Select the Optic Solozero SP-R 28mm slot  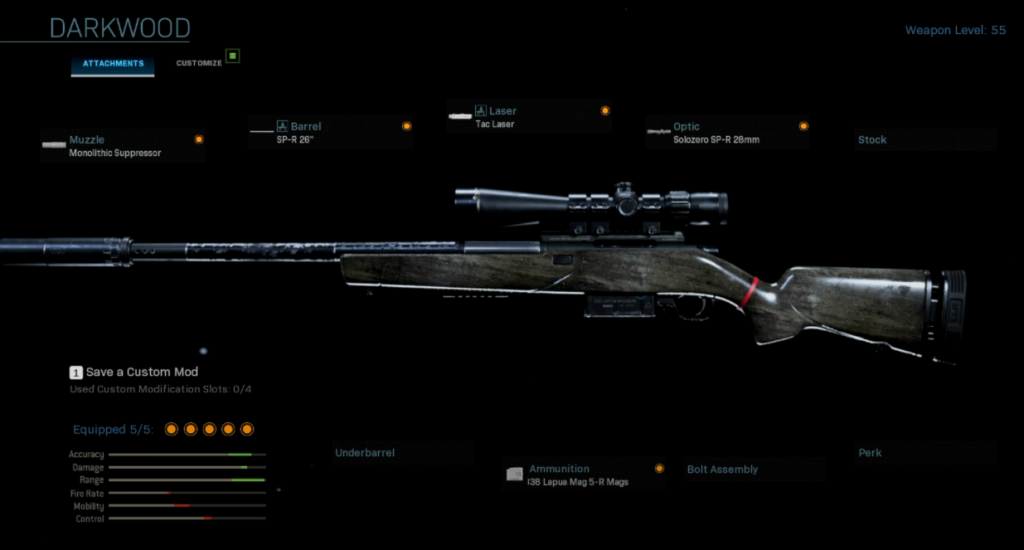(727, 133)
